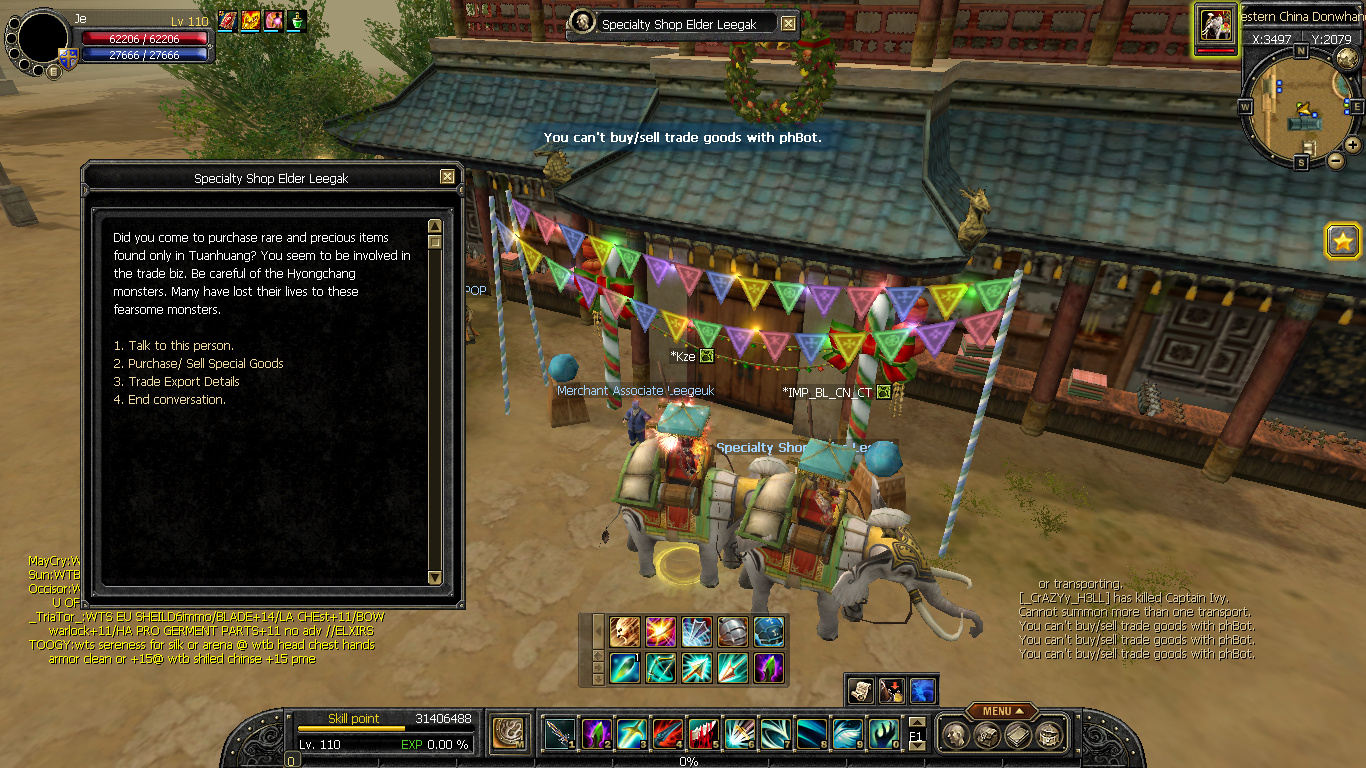
Task: Select Purchase/Sell Special Goods option
Action: pyautogui.click(x=205, y=364)
